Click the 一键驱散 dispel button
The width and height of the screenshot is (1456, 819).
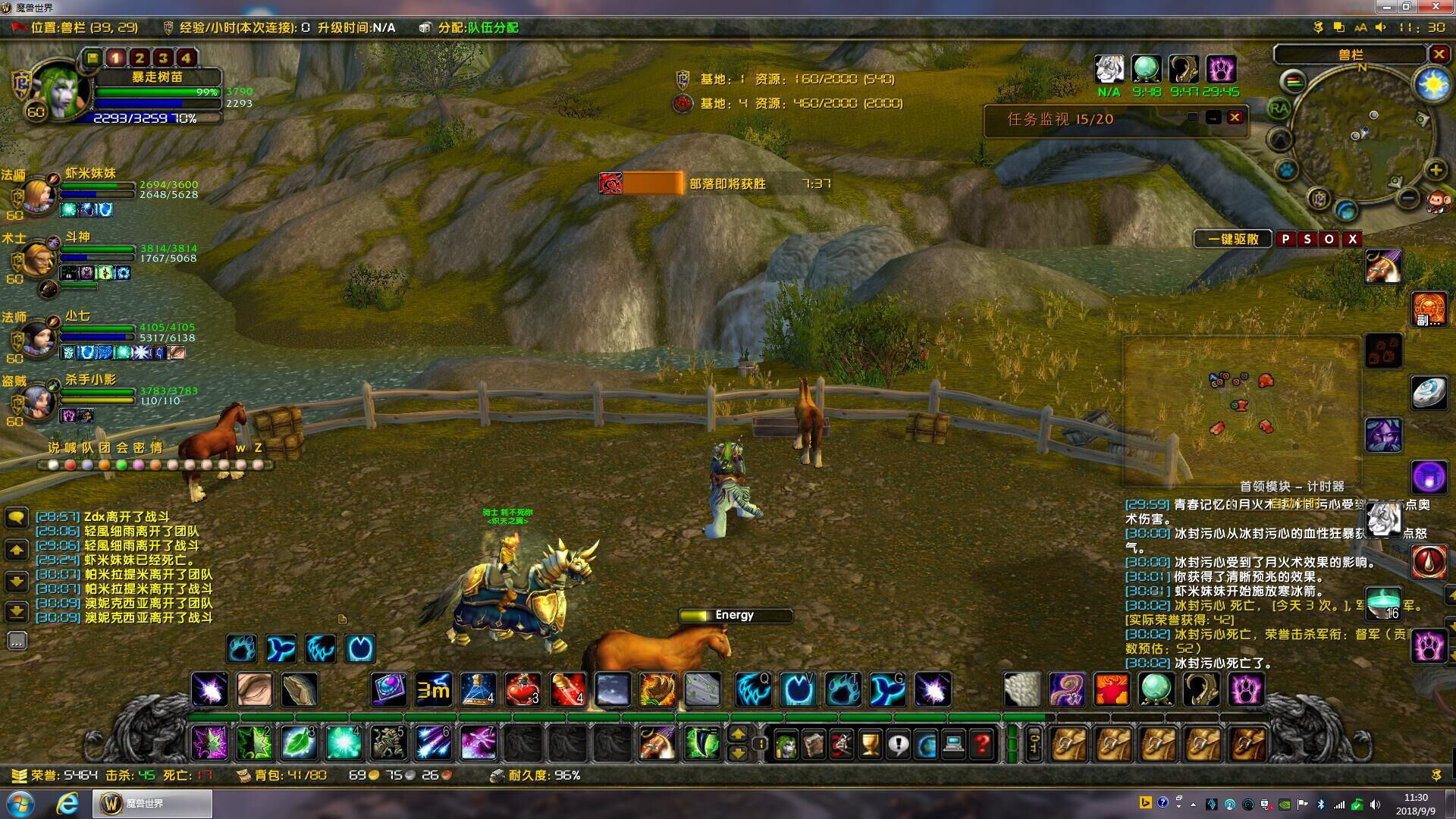(1233, 239)
